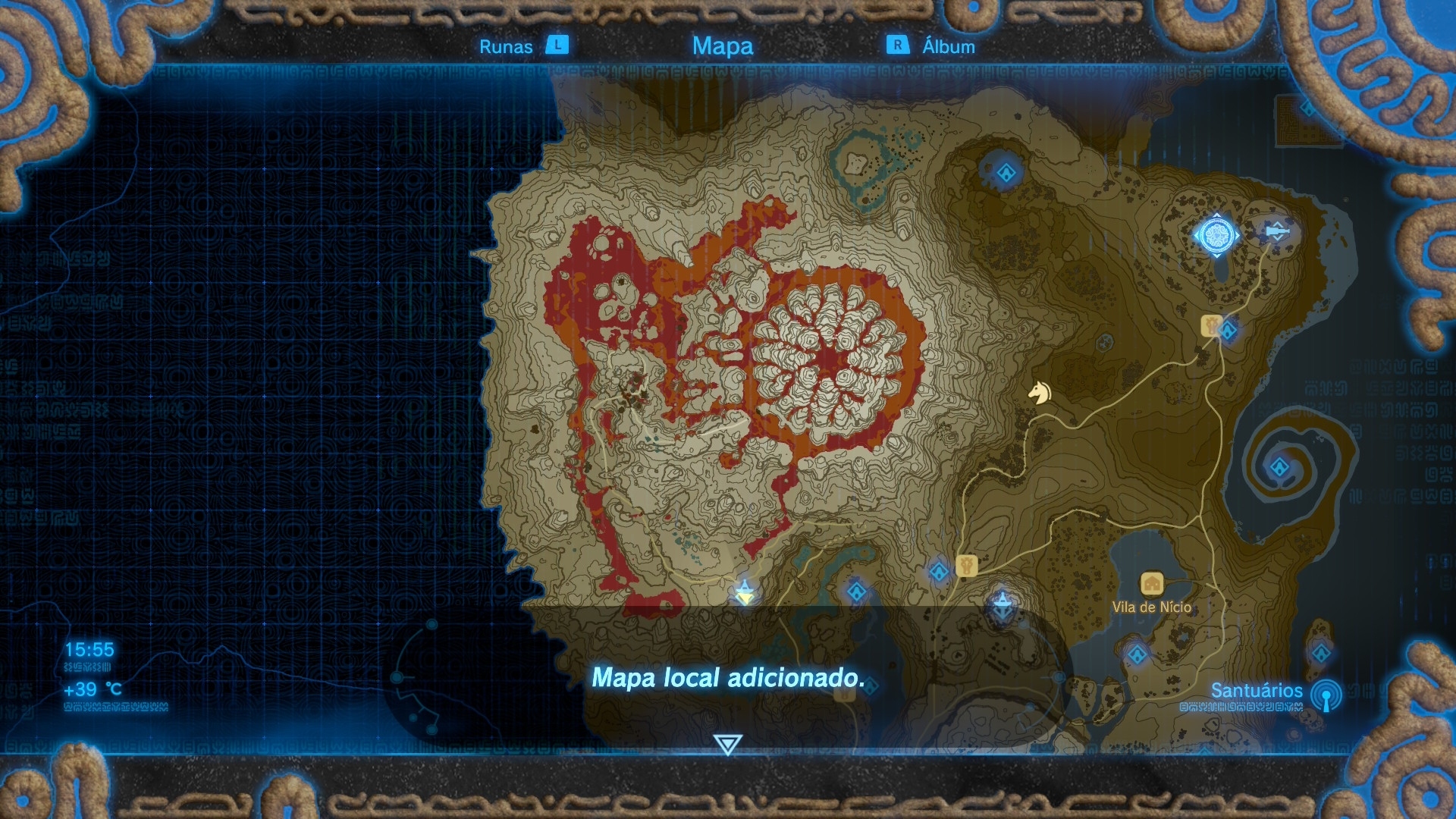
Task: Select the stable icon left of Vila de Nício
Action: (965, 566)
